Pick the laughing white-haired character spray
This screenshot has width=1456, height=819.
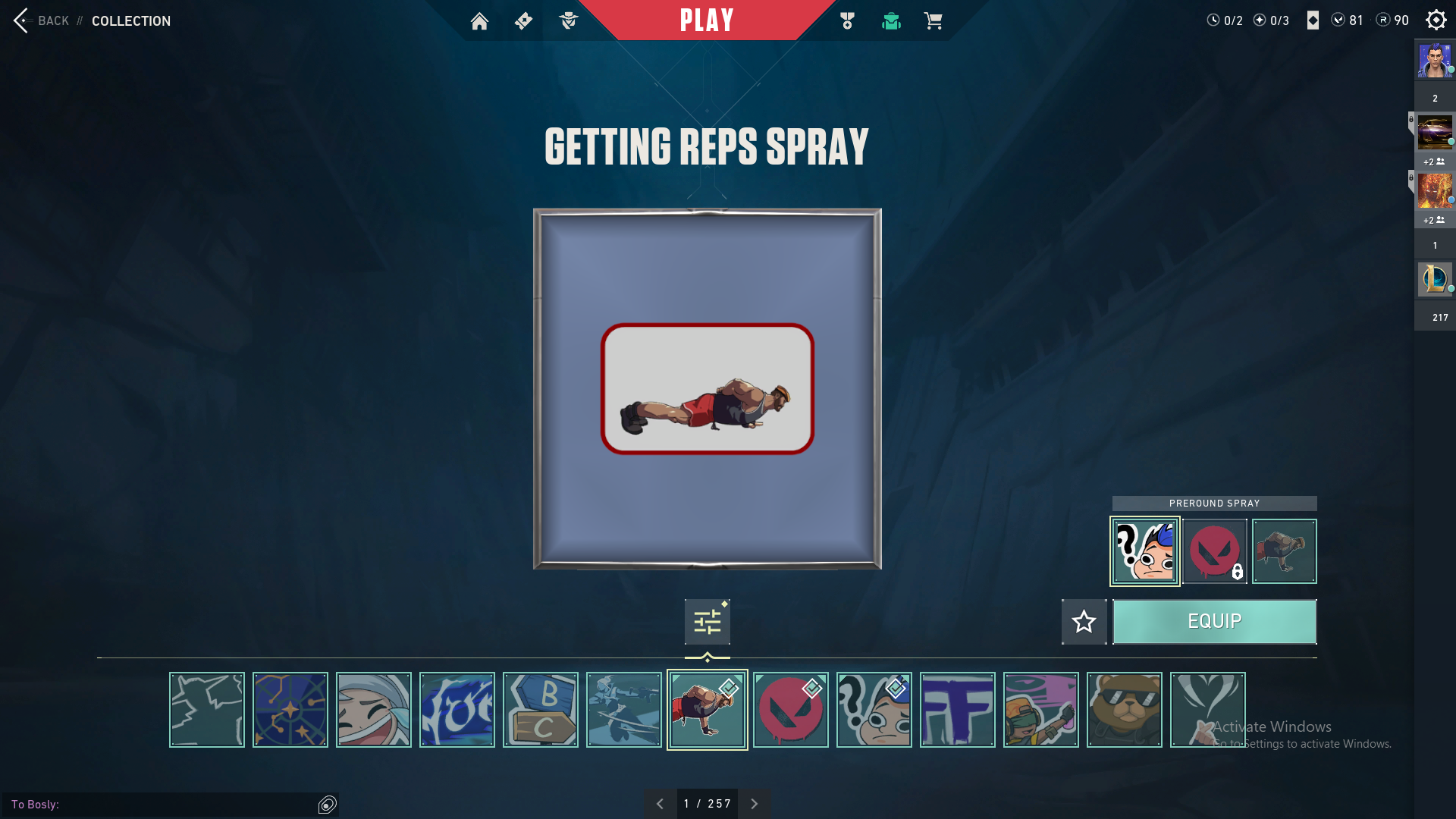point(373,710)
